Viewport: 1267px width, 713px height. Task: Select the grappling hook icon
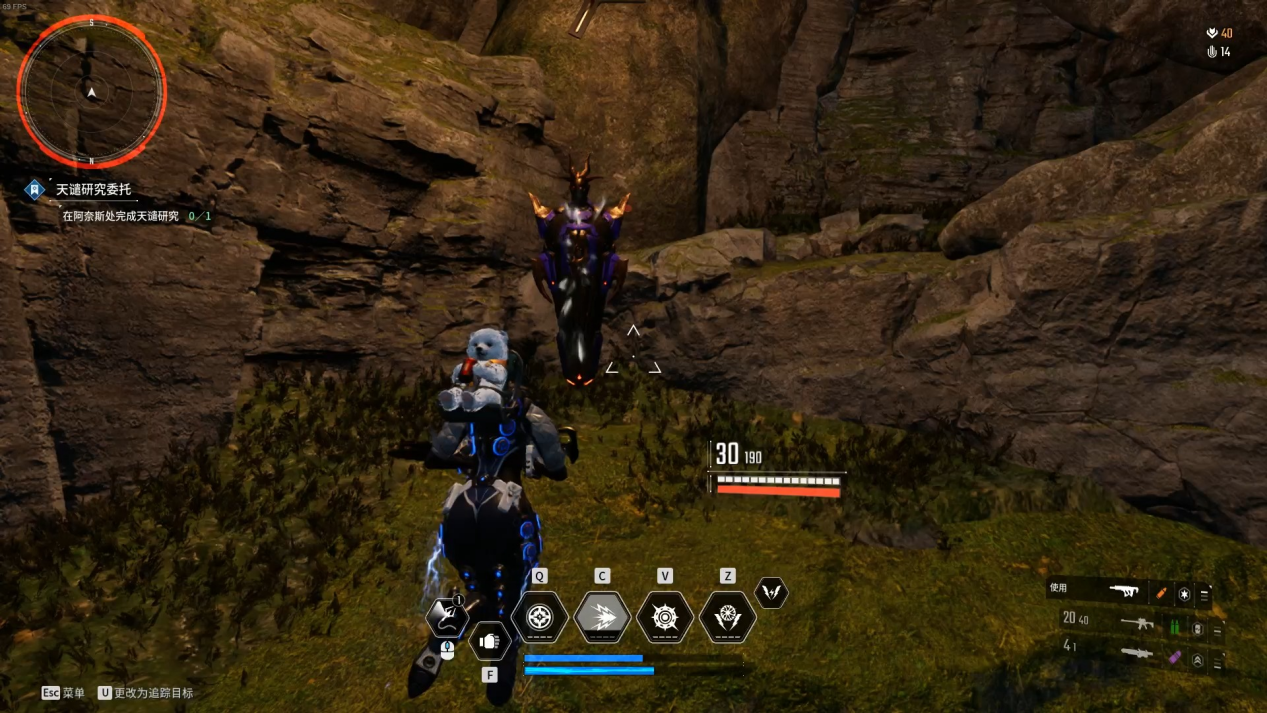click(446, 617)
